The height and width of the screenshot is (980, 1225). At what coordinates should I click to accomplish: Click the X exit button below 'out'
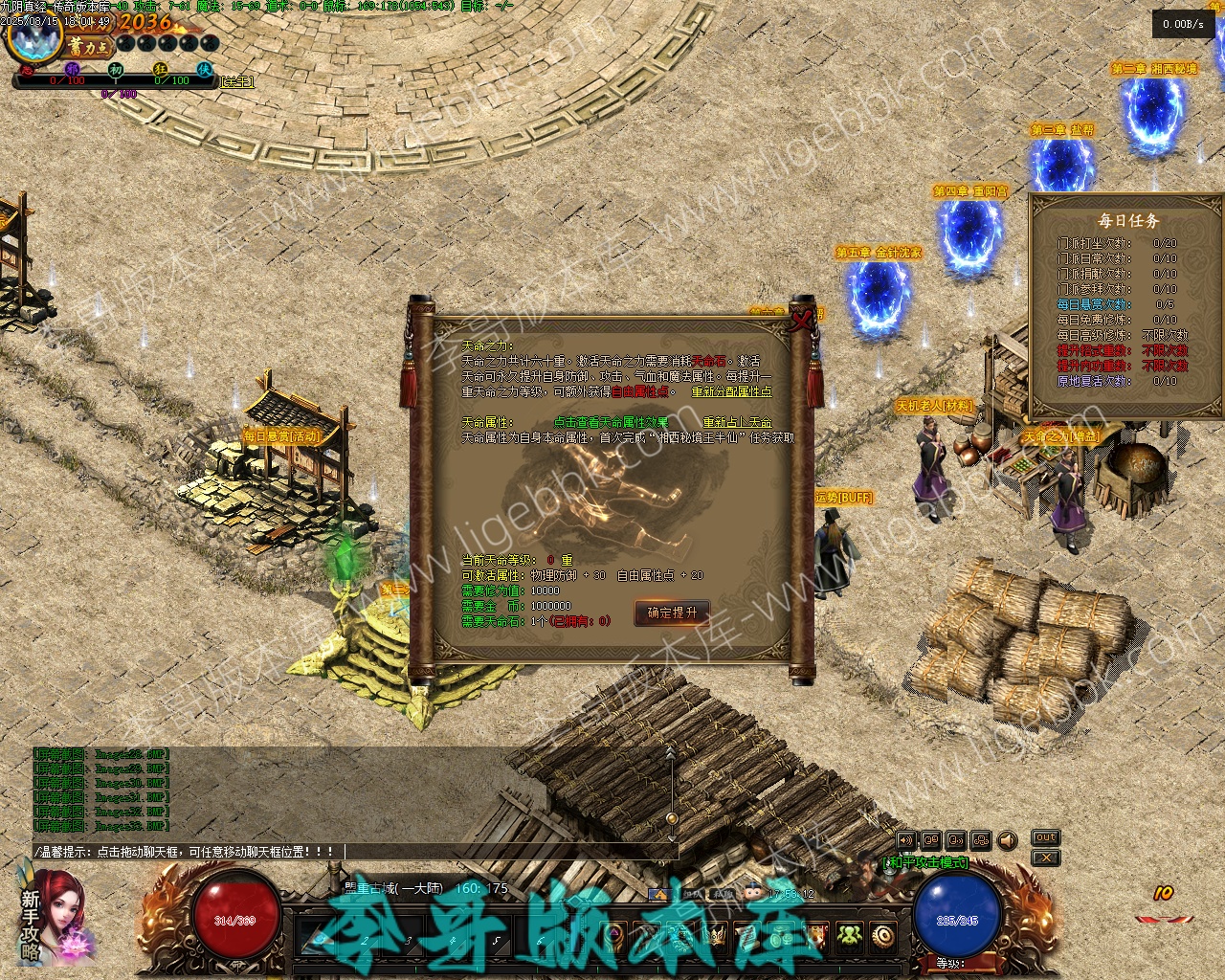coord(1045,857)
